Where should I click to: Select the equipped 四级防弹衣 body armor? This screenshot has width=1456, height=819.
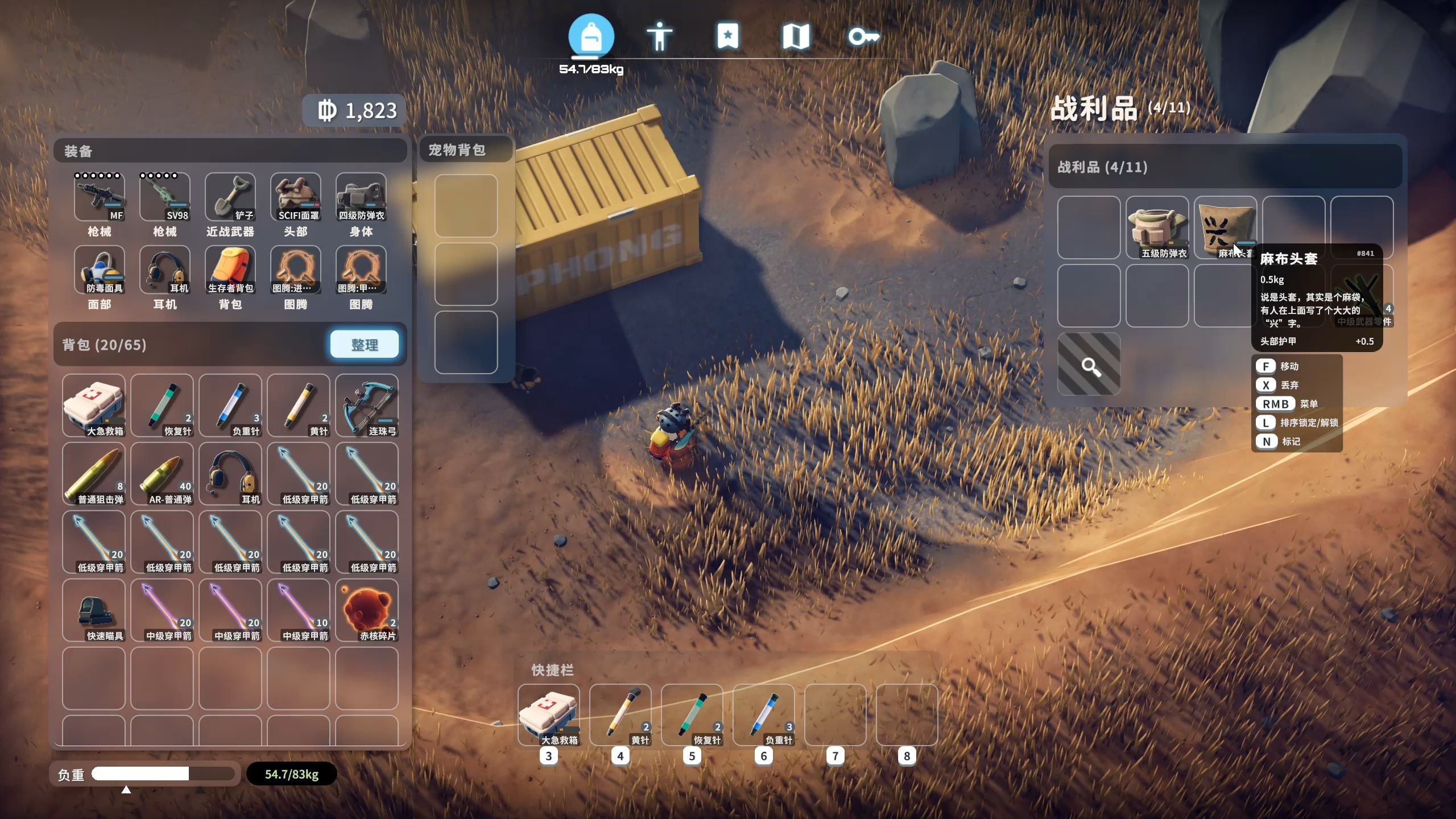361,197
